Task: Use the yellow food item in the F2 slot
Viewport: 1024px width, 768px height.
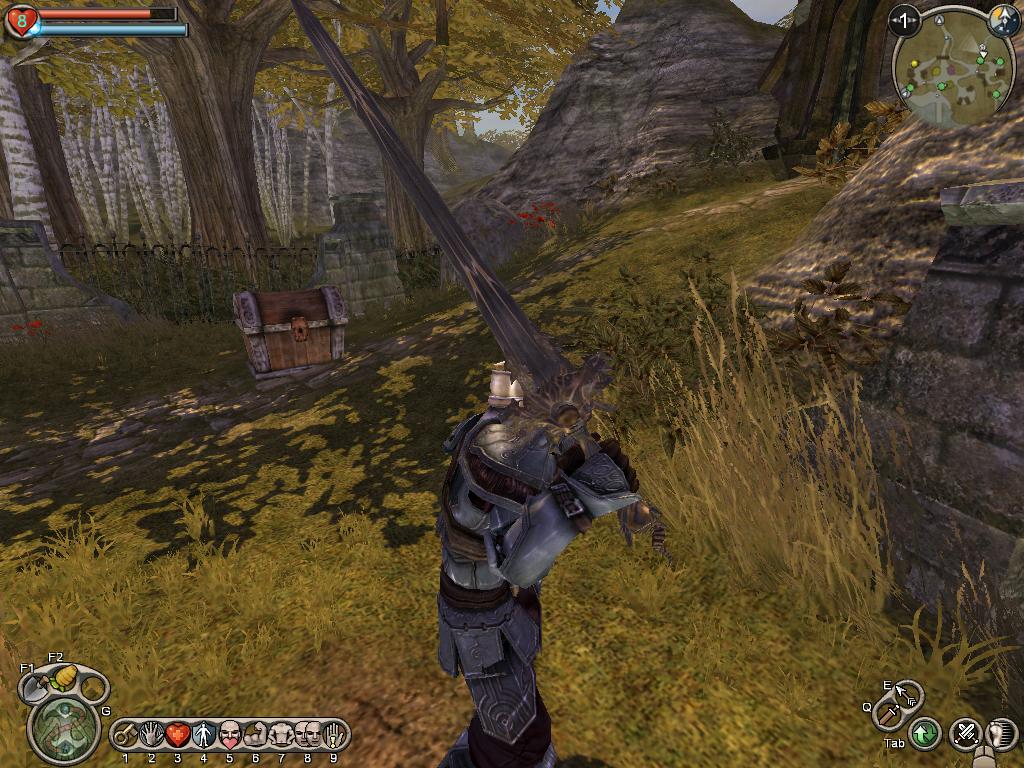Action: click(64, 677)
